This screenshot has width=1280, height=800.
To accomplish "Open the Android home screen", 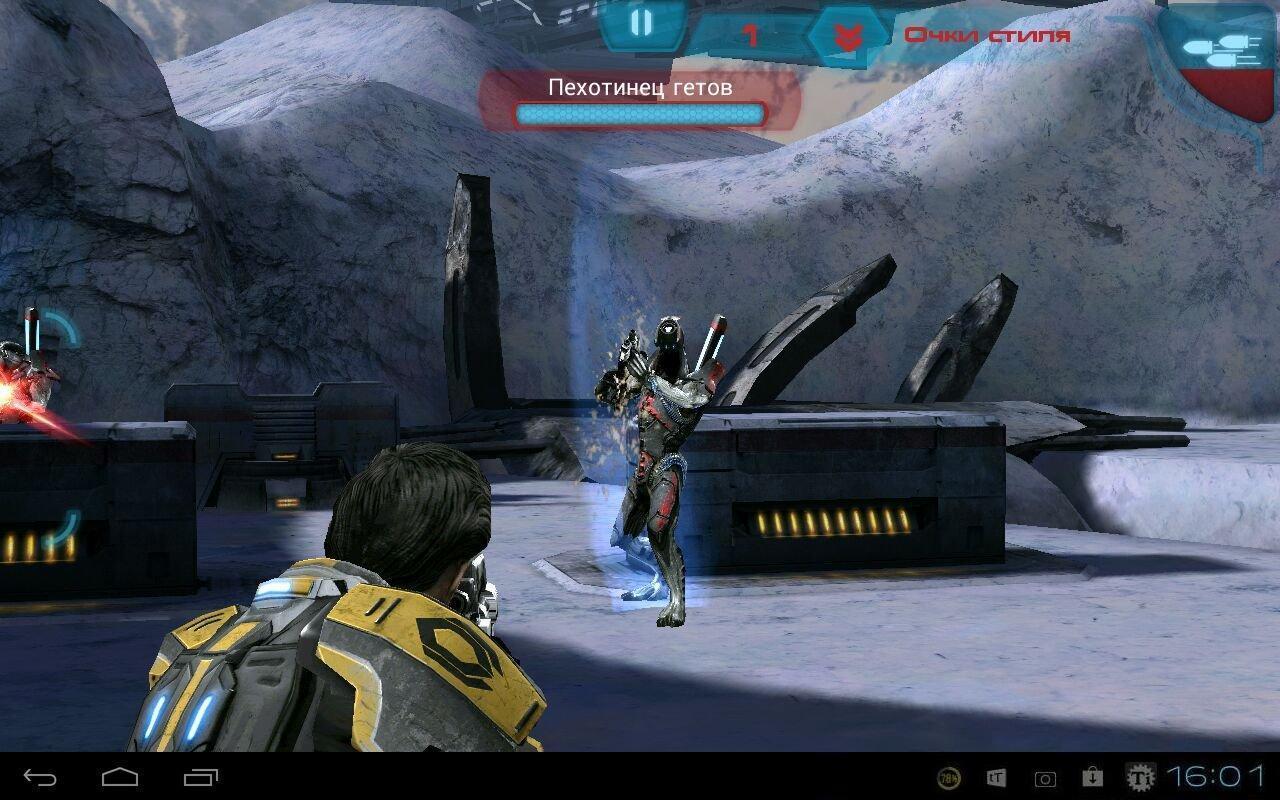I will coord(120,776).
